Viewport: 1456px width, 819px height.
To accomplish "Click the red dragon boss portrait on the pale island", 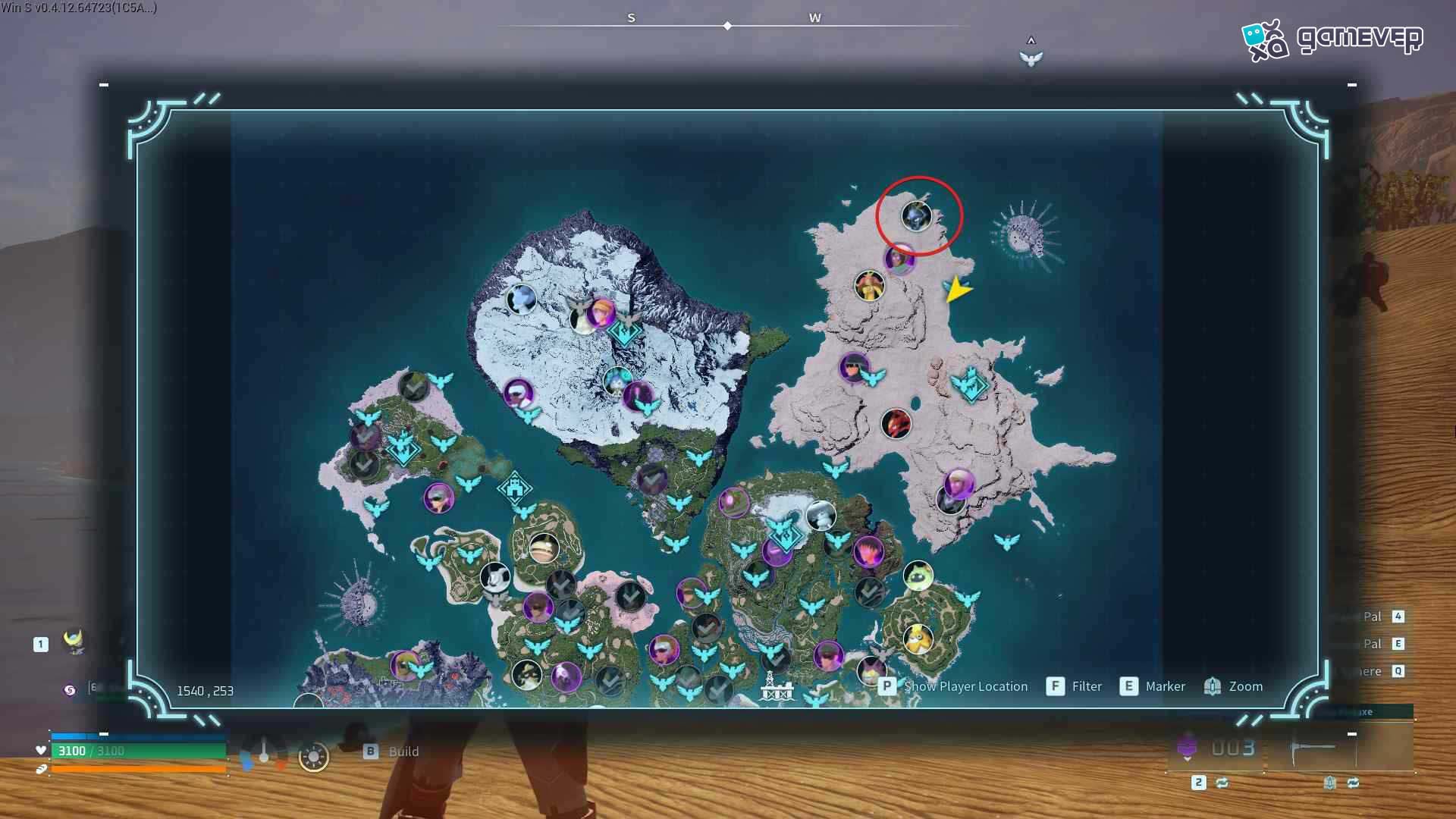I will pos(897,425).
